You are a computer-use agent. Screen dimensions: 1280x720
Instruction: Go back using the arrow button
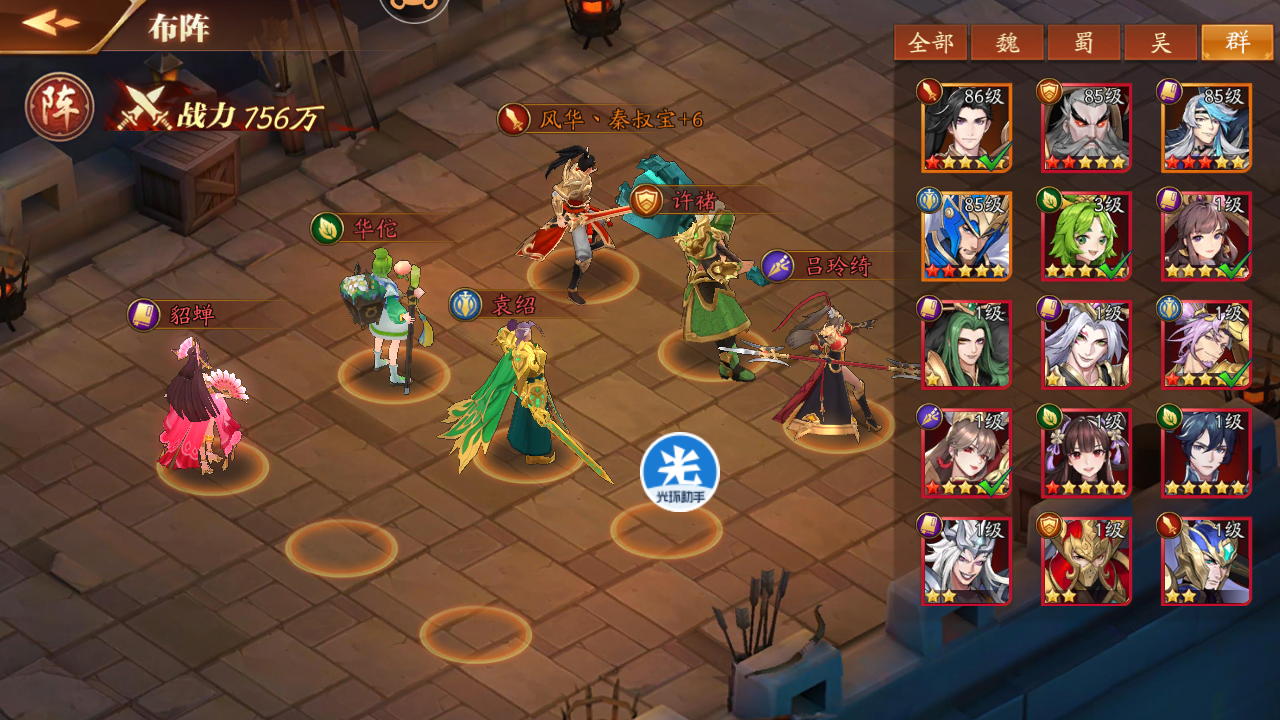point(52,22)
